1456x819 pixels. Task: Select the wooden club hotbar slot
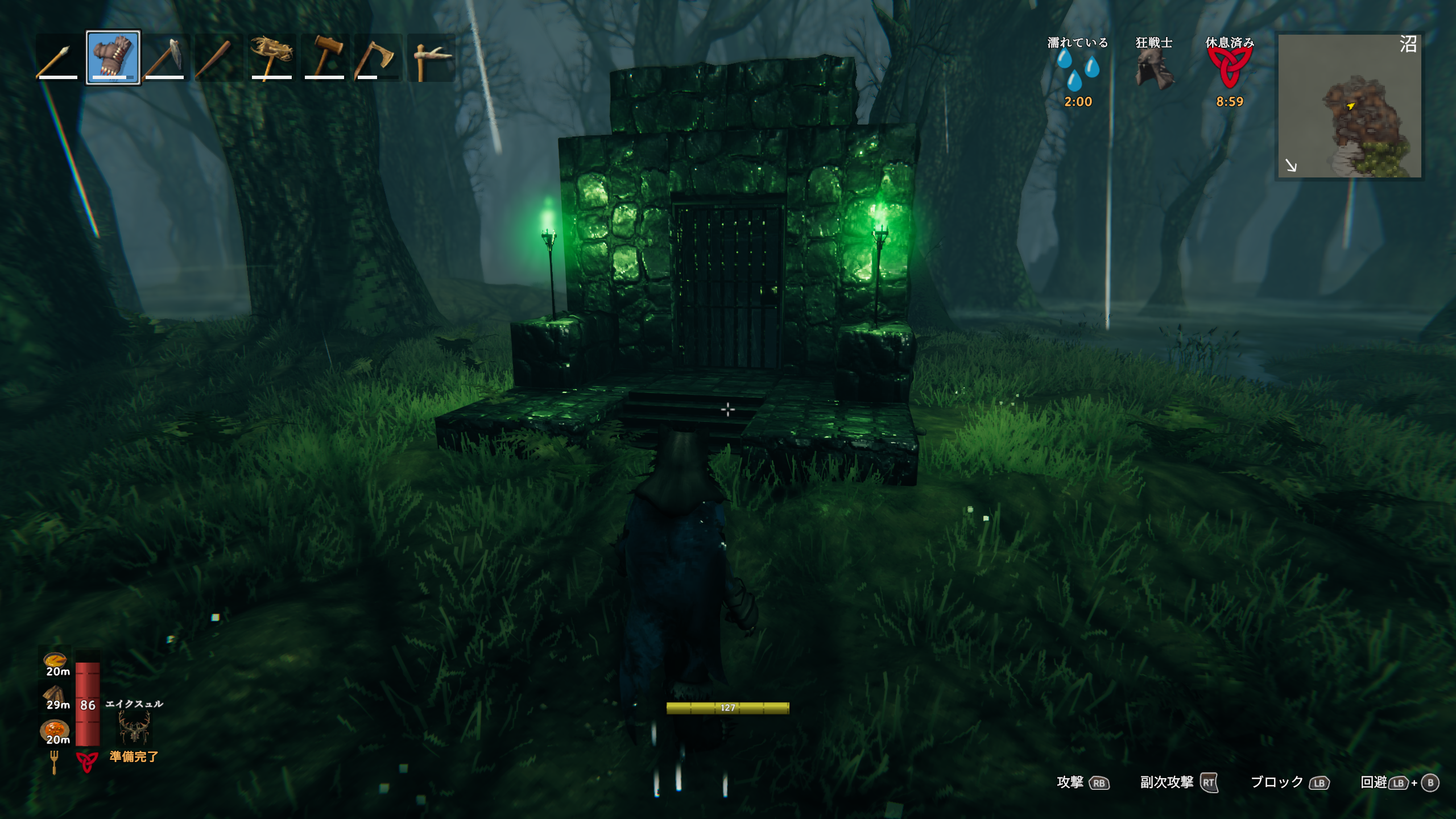217,58
